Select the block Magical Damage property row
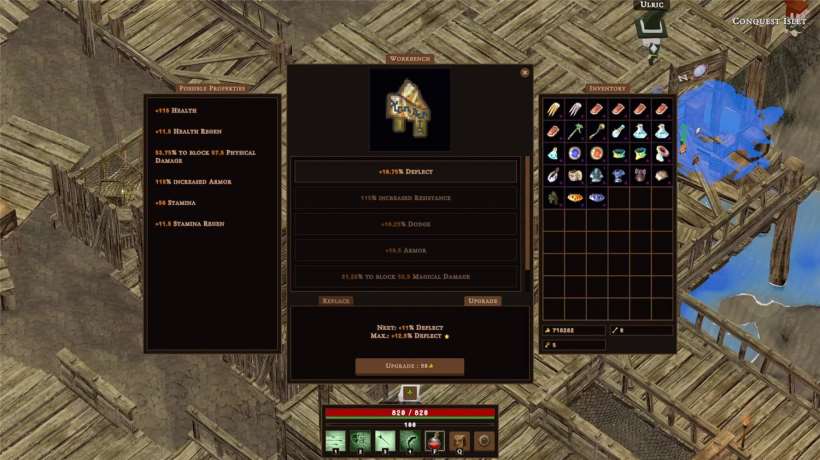Image resolution: width=820 pixels, height=460 pixels. (406, 276)
